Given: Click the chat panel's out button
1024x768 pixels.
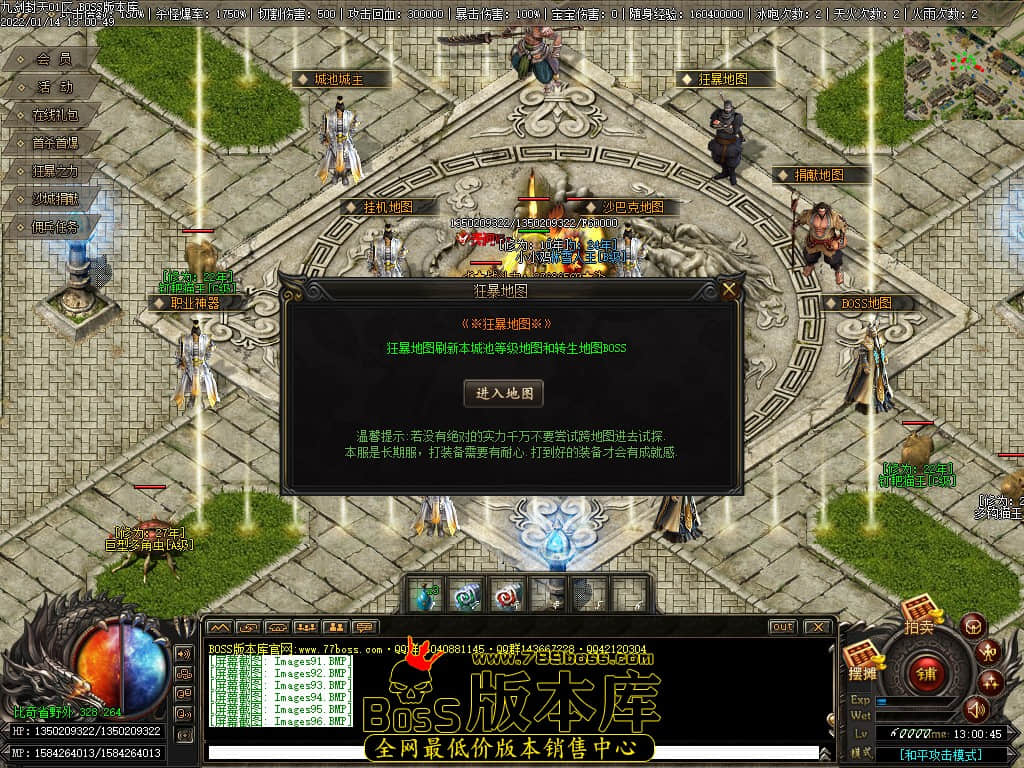Looking at the screenshot, I should (x=782, y=627).
